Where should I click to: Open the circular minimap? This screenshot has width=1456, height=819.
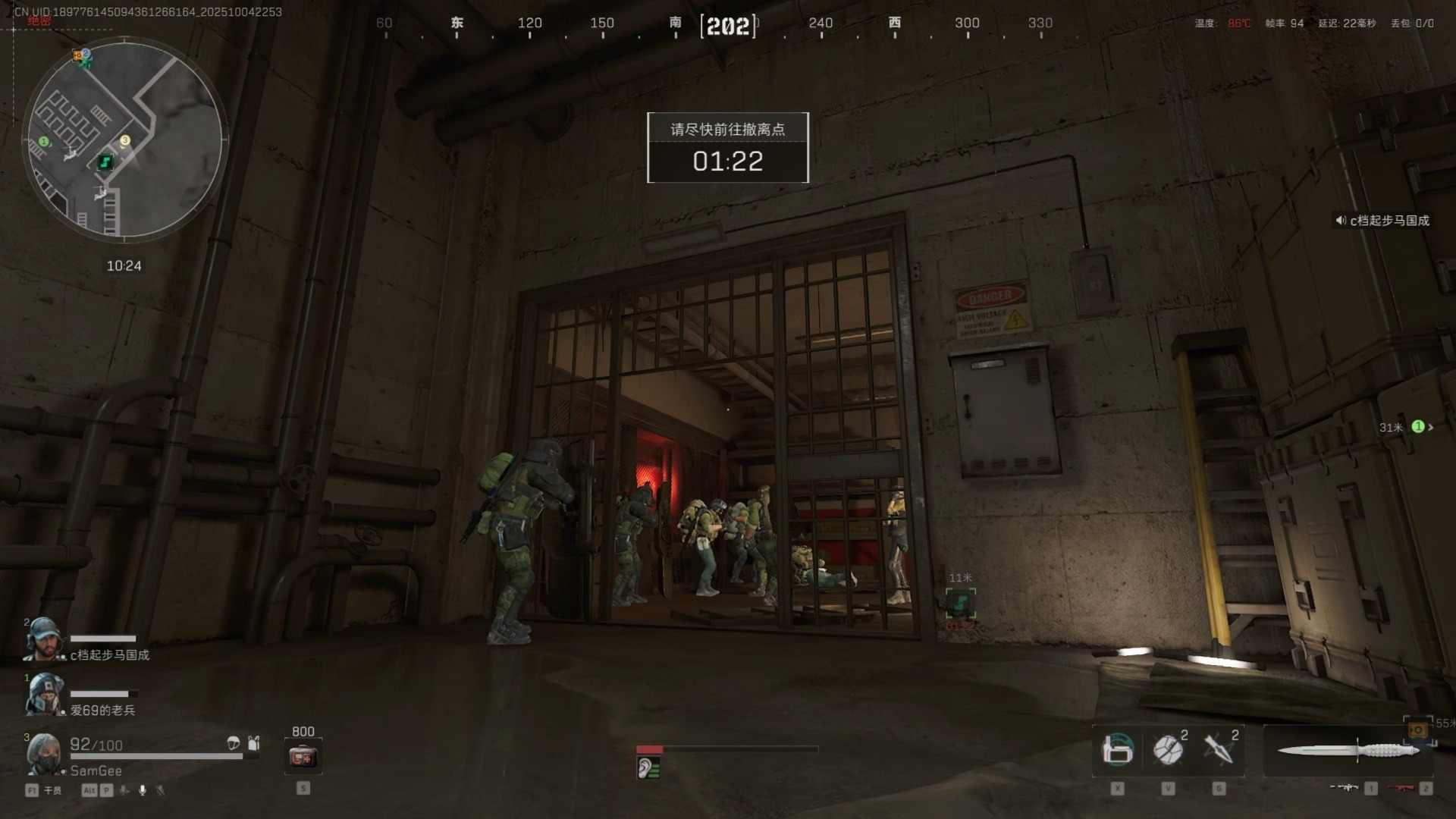(x=125, y=139)
